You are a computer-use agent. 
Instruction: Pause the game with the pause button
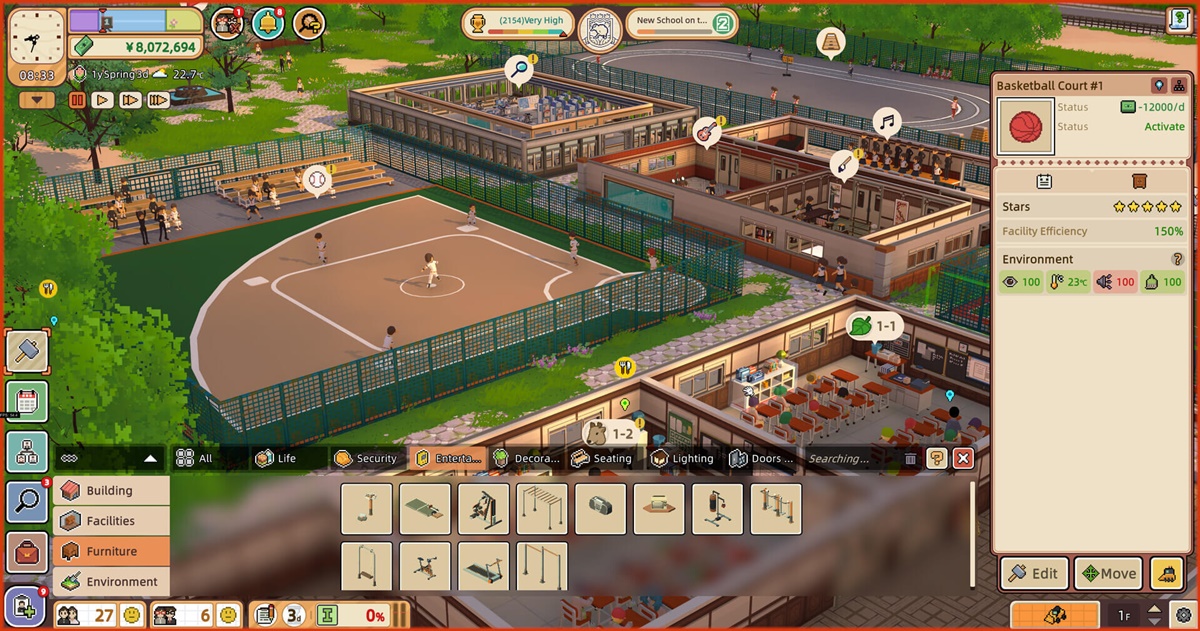click(x=77, y=100)
